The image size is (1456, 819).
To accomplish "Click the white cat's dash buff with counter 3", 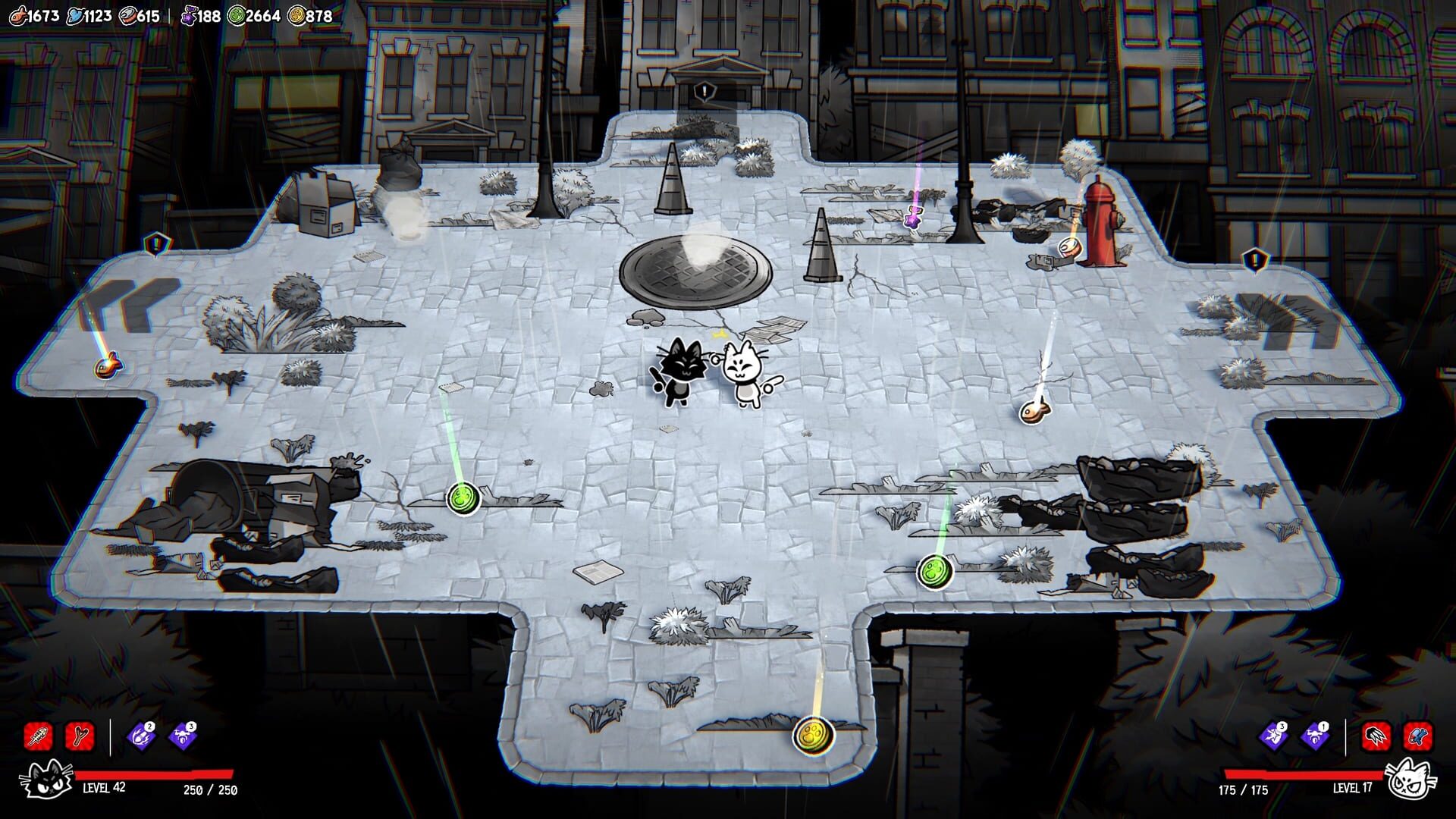I will pos(1272,736).
